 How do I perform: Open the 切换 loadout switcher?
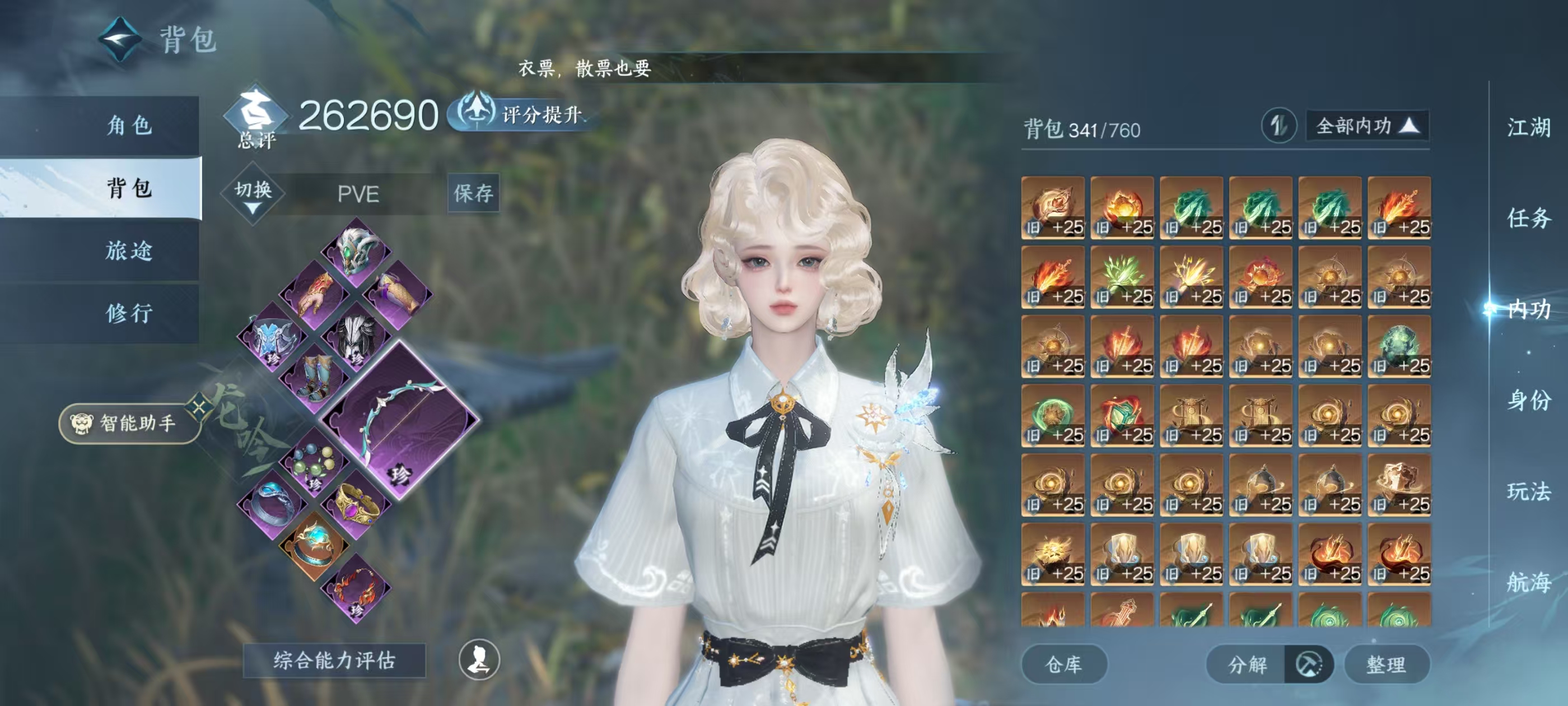[x=253, y=194]
